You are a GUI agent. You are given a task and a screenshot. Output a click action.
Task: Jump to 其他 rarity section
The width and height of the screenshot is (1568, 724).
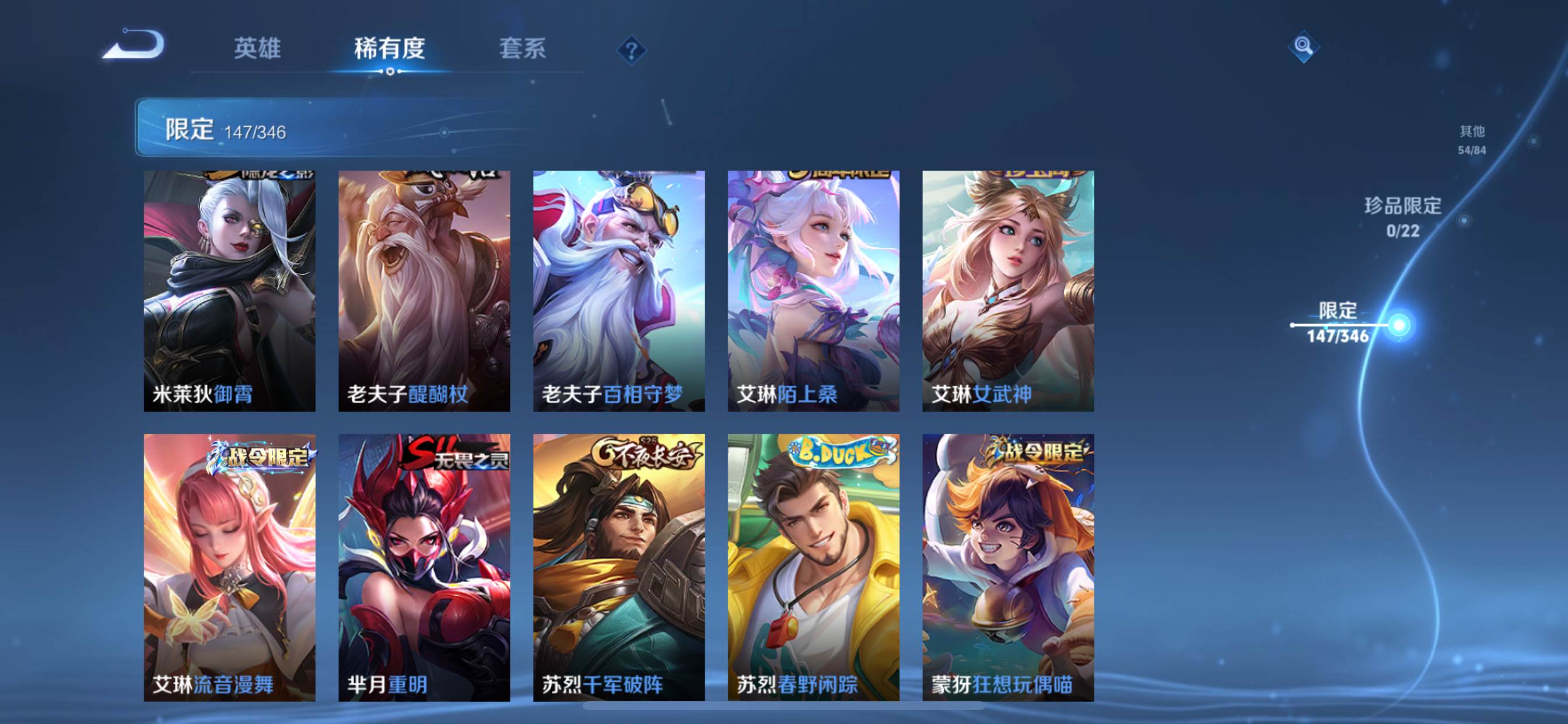click(1472, 139)
